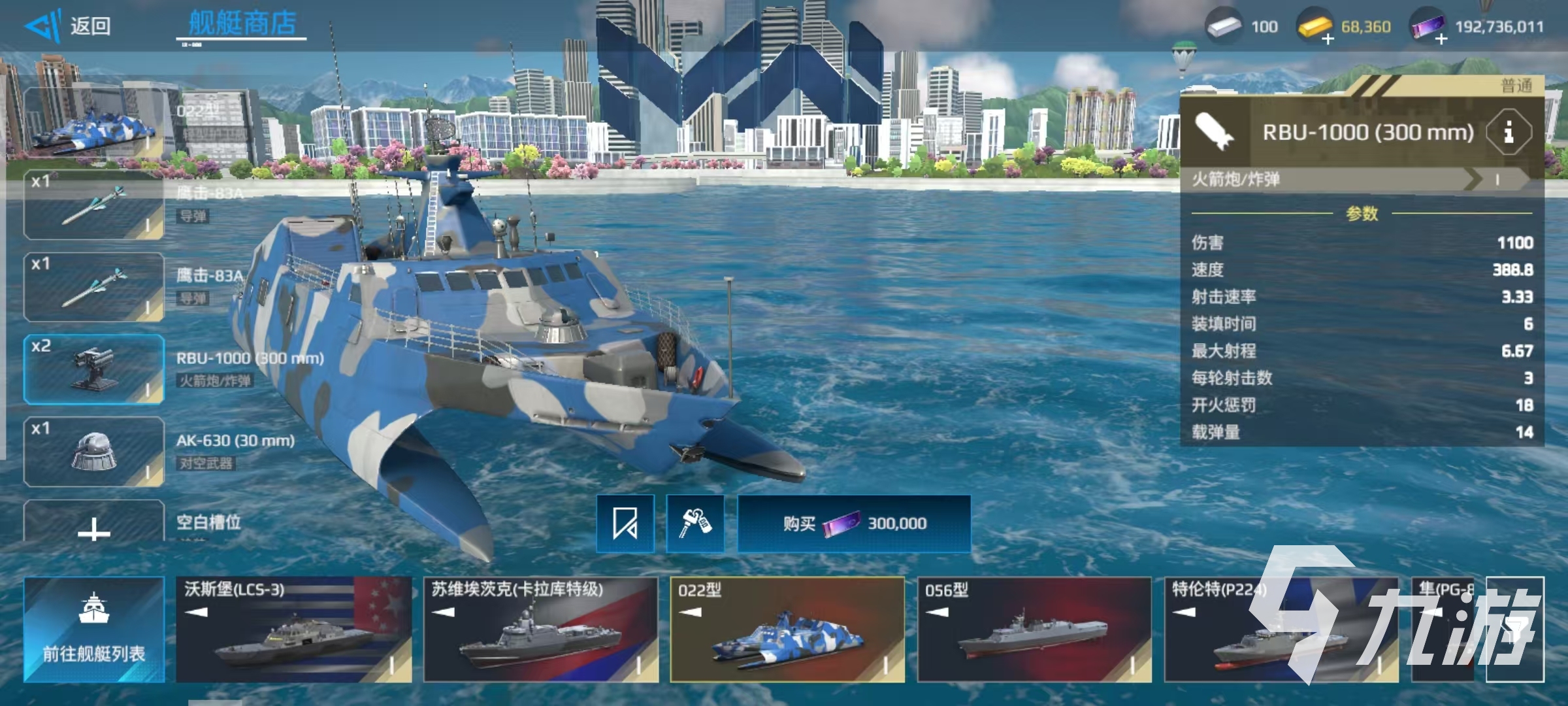Open the 舰艇商店 tab

tap(242, 24)
